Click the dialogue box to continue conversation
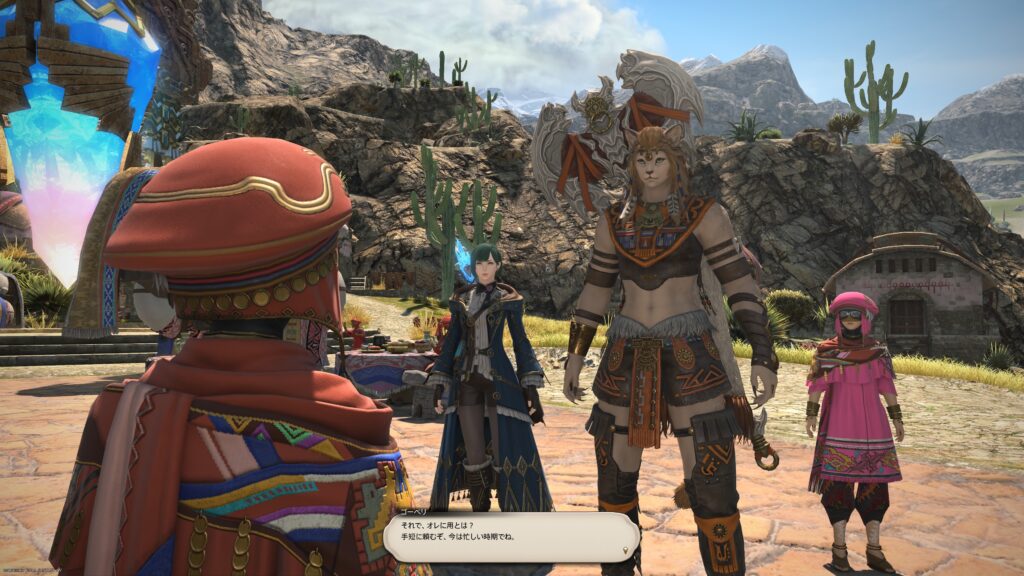This screenshot has width=1024, height=576. point(511,537)
